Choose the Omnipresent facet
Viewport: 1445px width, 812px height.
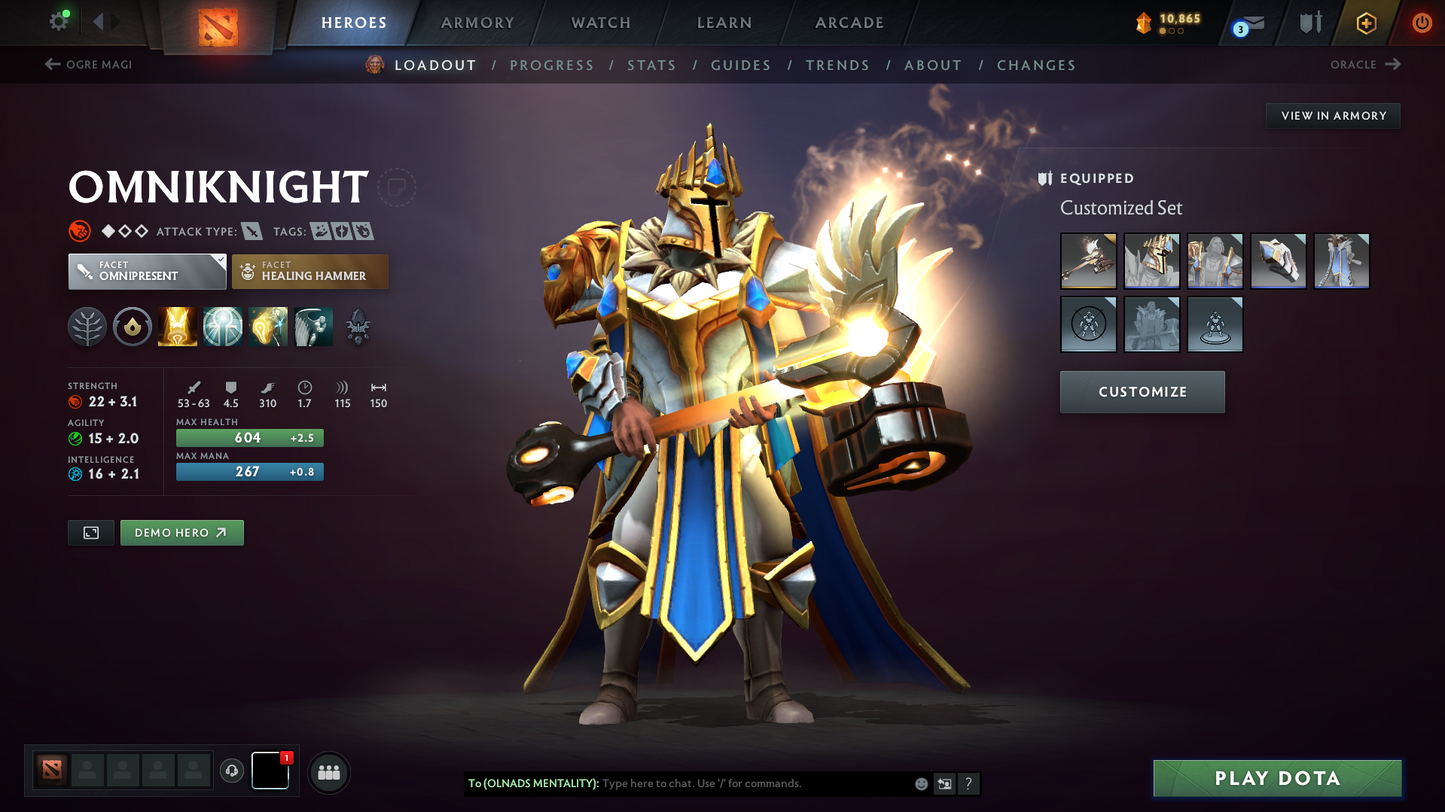coord(147,271)
